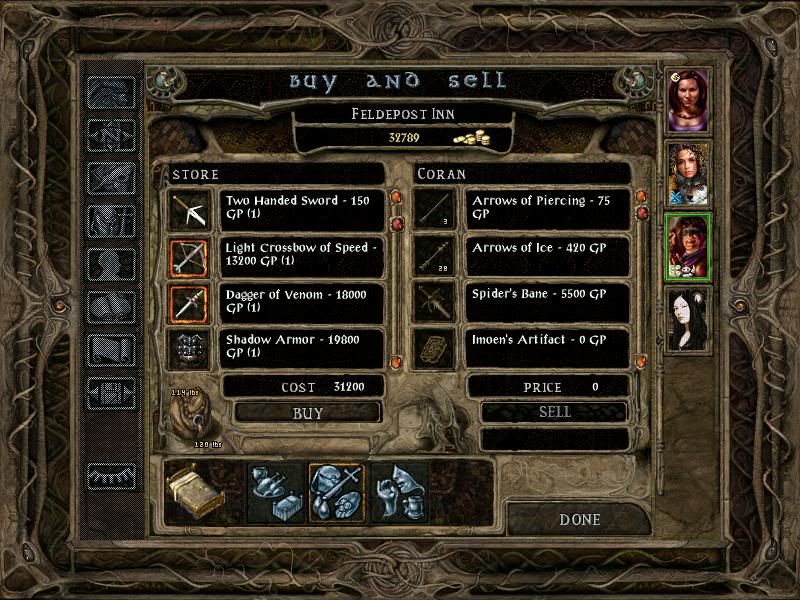The image size is (800, 600).
Task: Click the Sell button
Action: coord(554,412)
